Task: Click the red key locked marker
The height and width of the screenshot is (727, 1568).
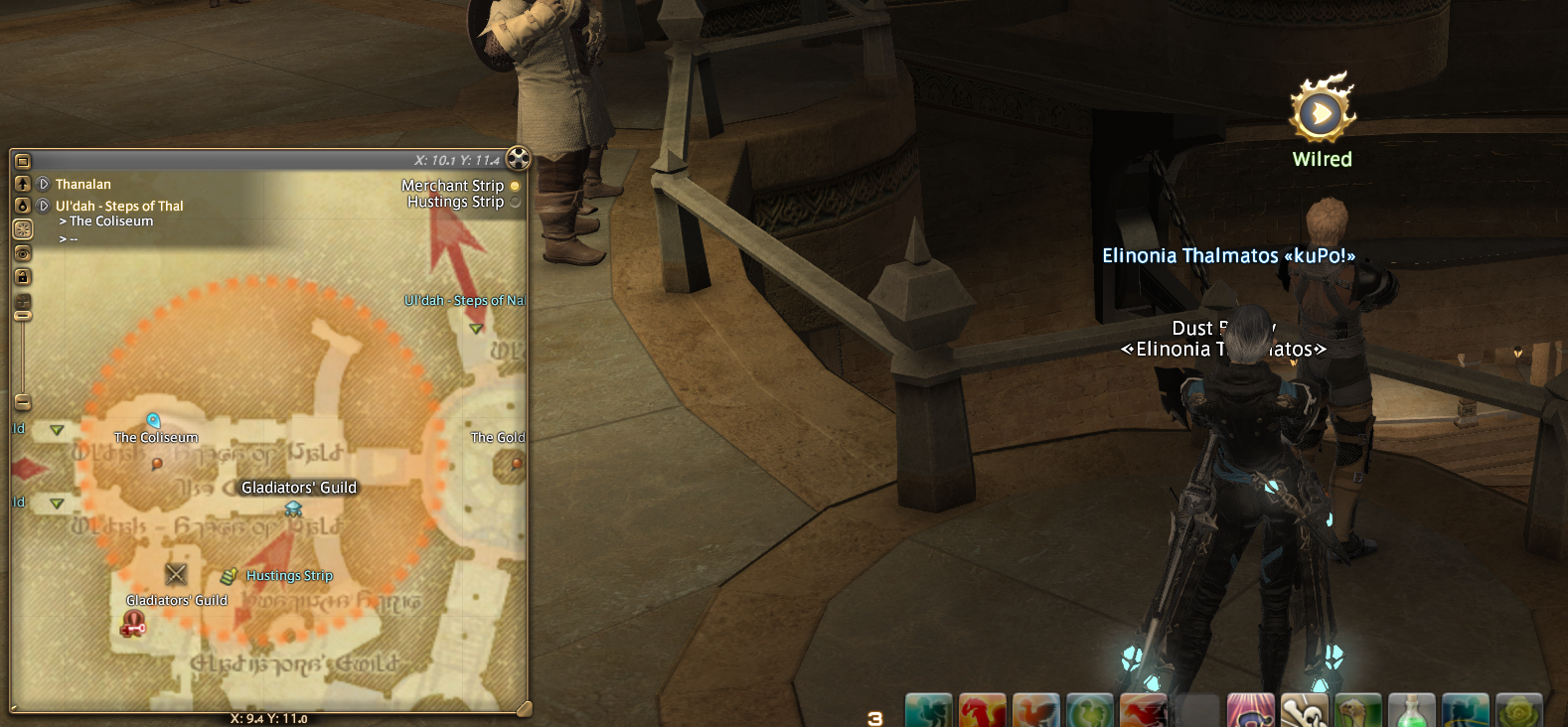Action: pyautogui.click(x=133, y=624)
